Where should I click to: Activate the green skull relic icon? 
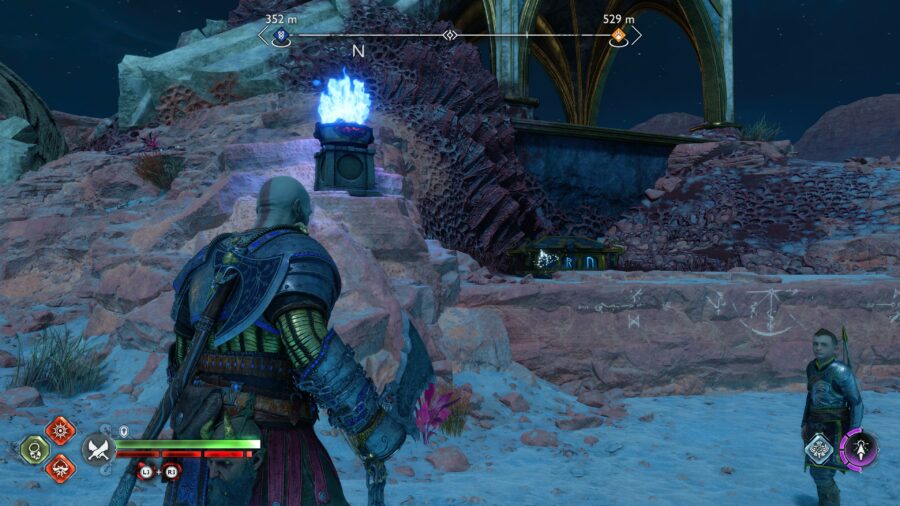tap(34, 450)
